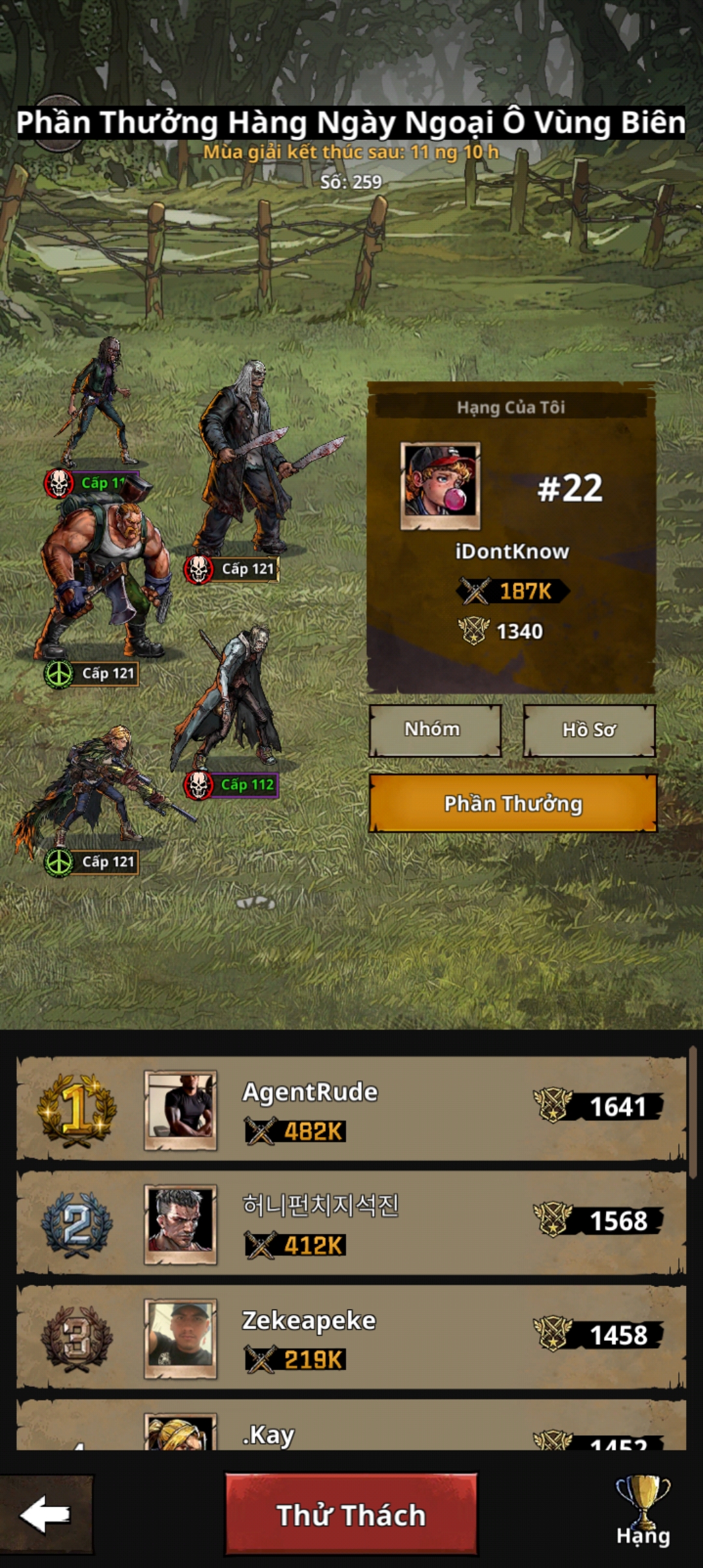This screenshot has height=1568, width=703.
Task: Start a battle with Thử Thách
Action: coord(351,1515)
